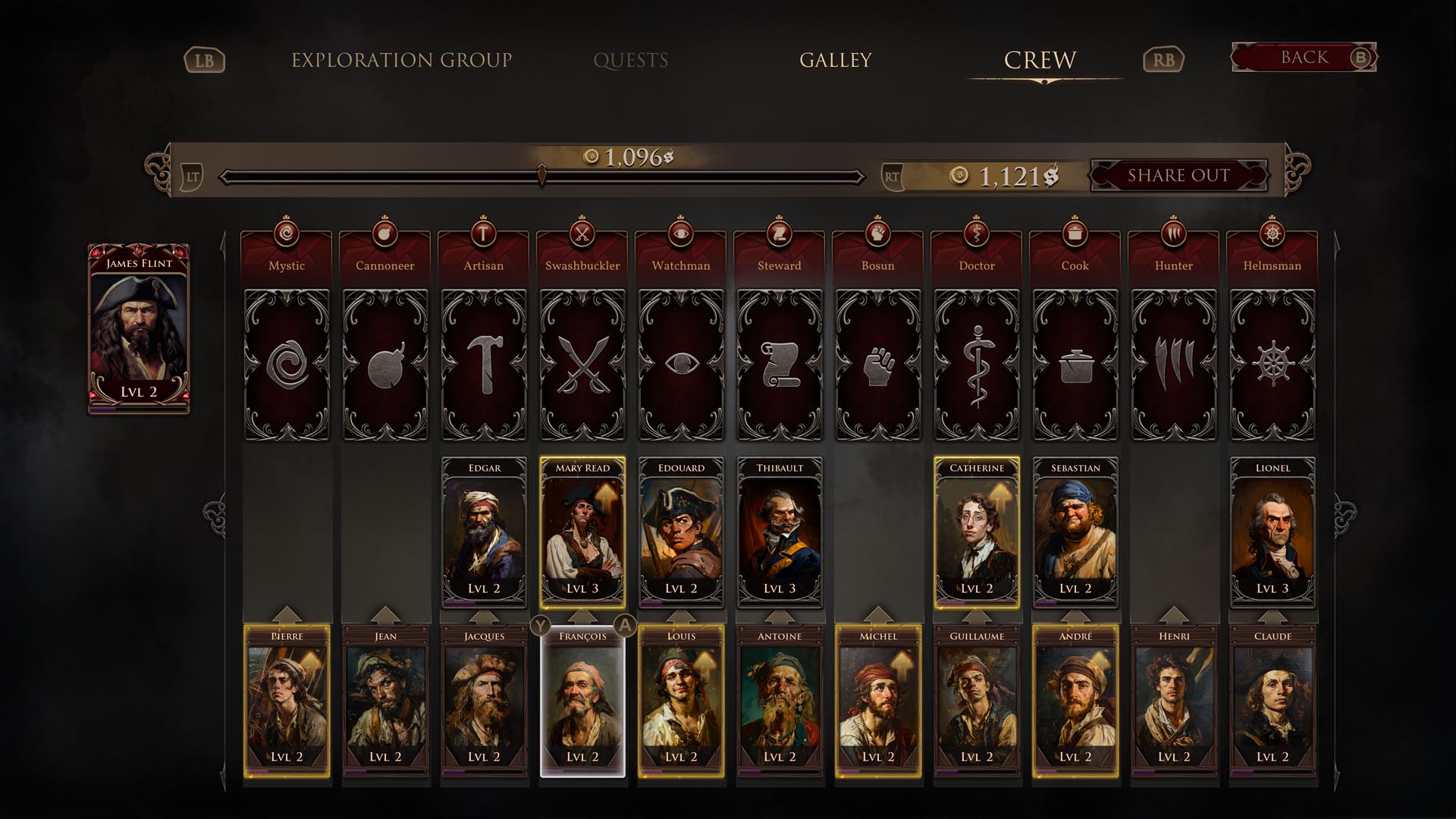Share out the gold with the crew
Image resolution: width=1456 pixels, height=819 pixels.
(1178, 175)
